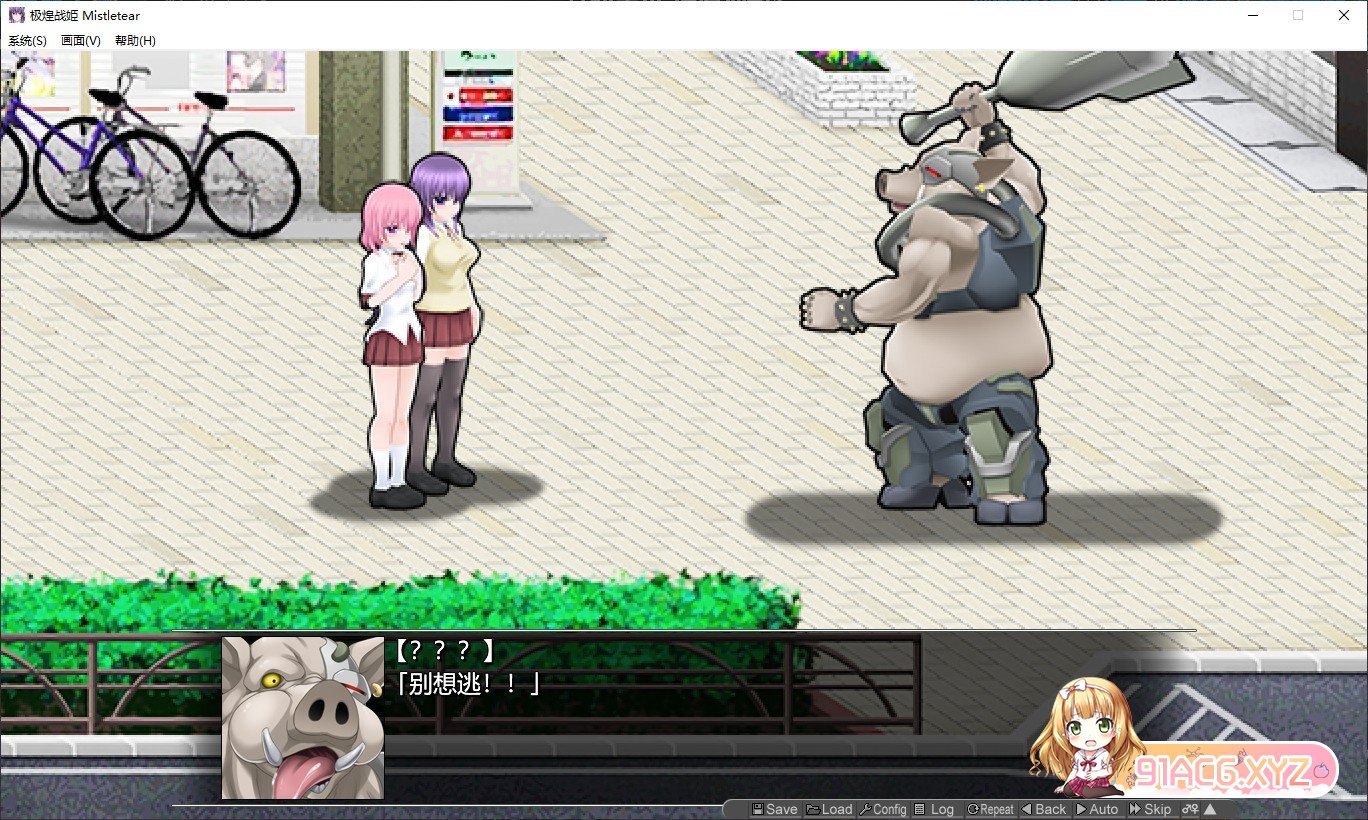Open the 画面(V) menu
The image size is (1368, 820).
(x=81, y=41)
